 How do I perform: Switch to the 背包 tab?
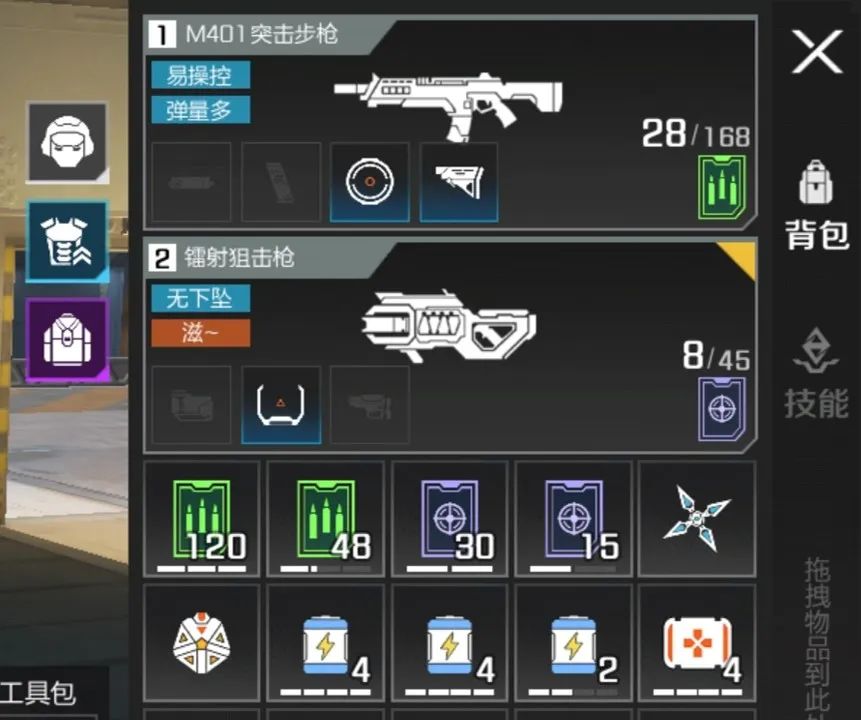pos(816,206)
